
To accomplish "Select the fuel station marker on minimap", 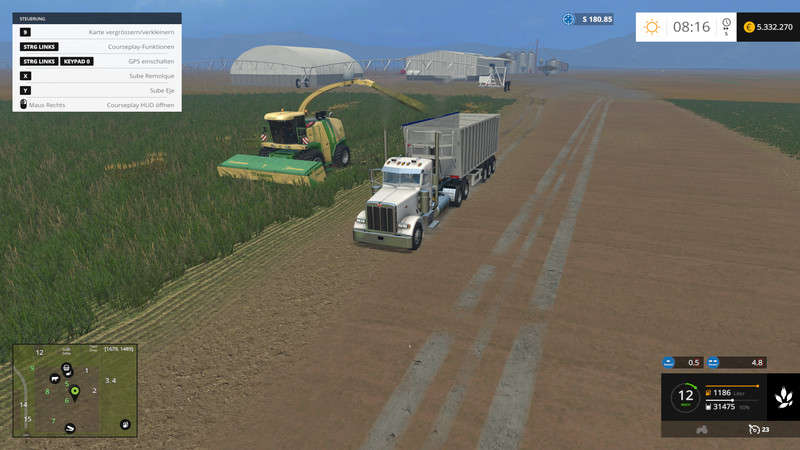I will click(125, 425).
